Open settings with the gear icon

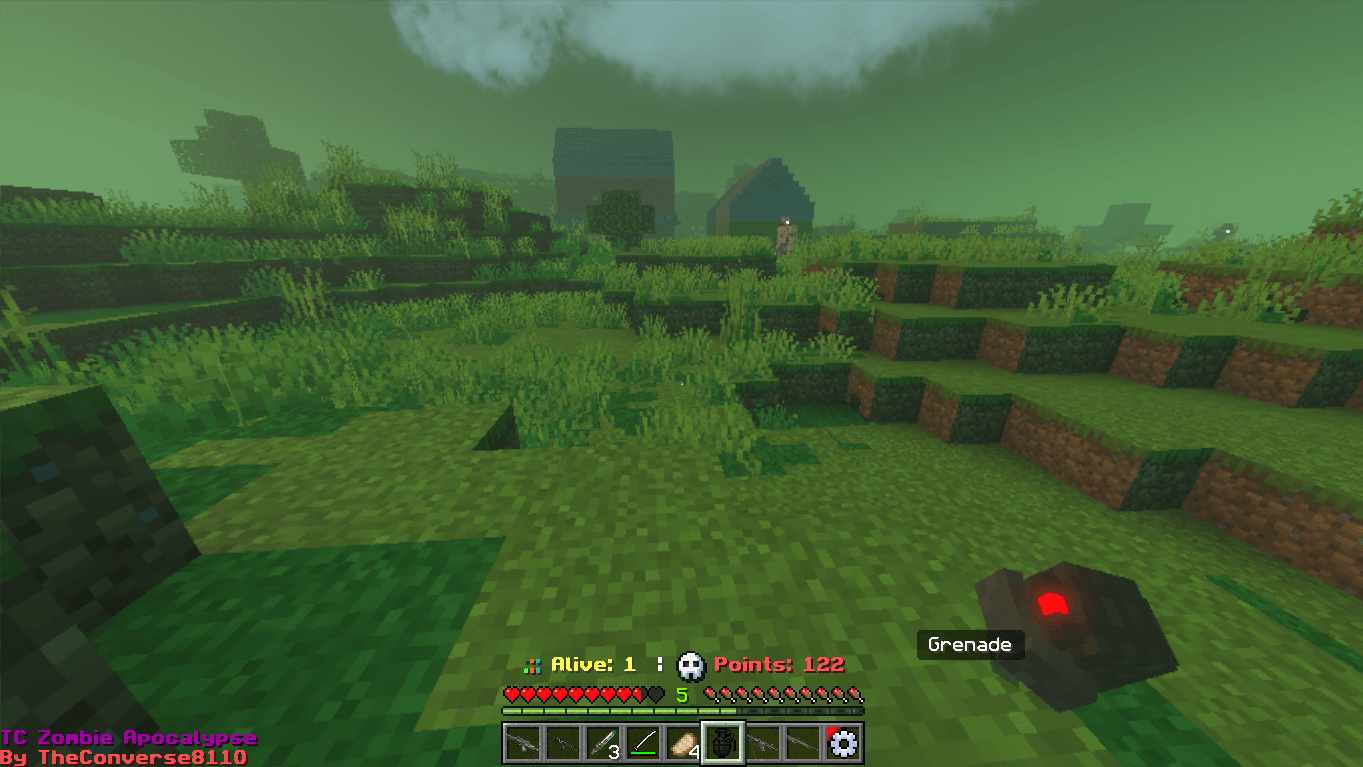click(x=843, y=743)
